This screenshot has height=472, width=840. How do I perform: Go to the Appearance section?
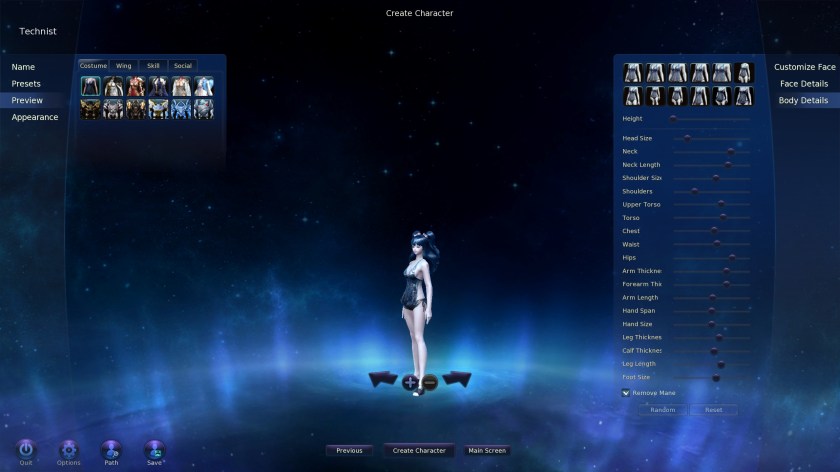(x=35, y=117)
